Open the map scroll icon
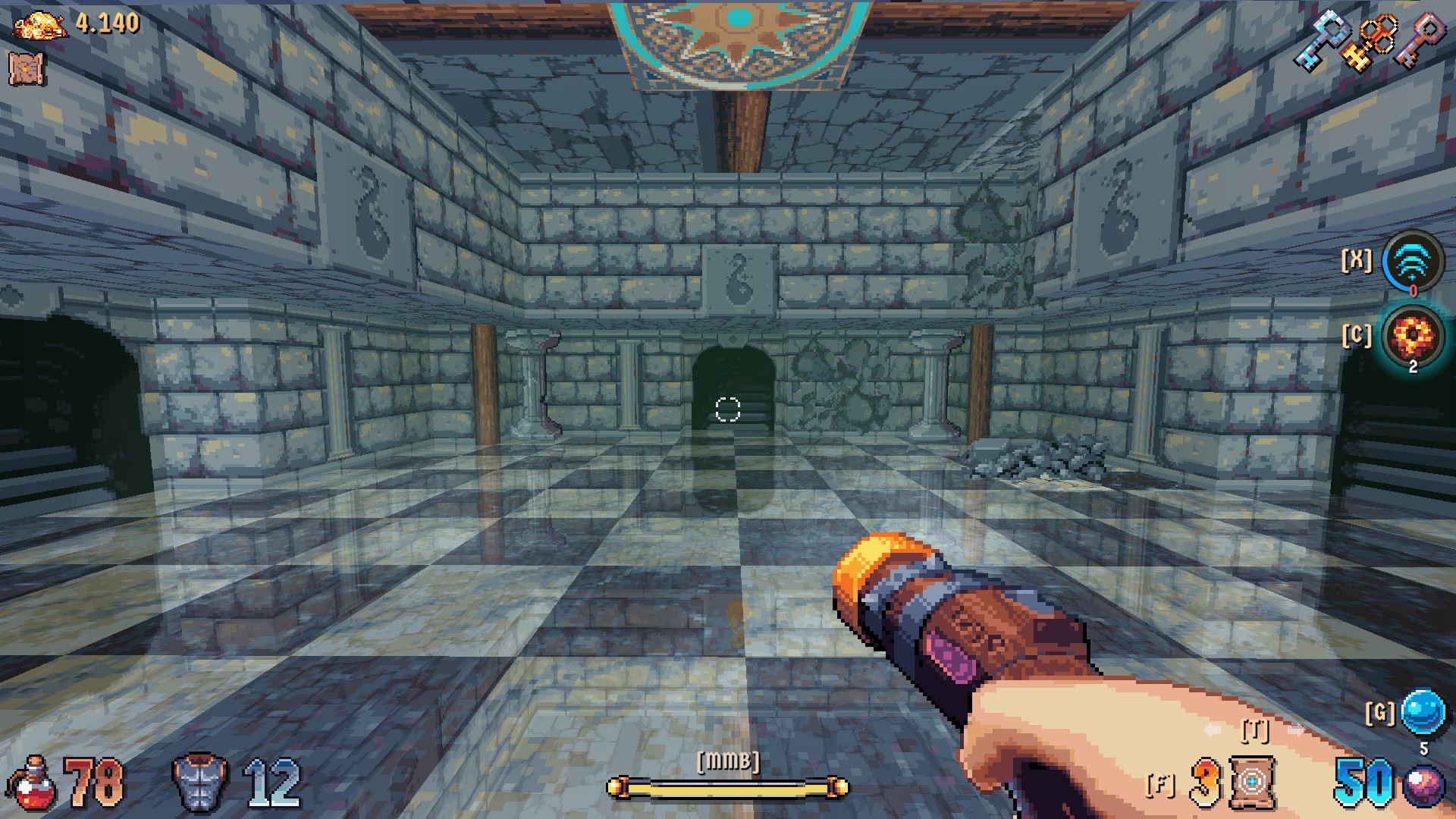This screenshot has width=1456, height=819. (x=27, y=68)
